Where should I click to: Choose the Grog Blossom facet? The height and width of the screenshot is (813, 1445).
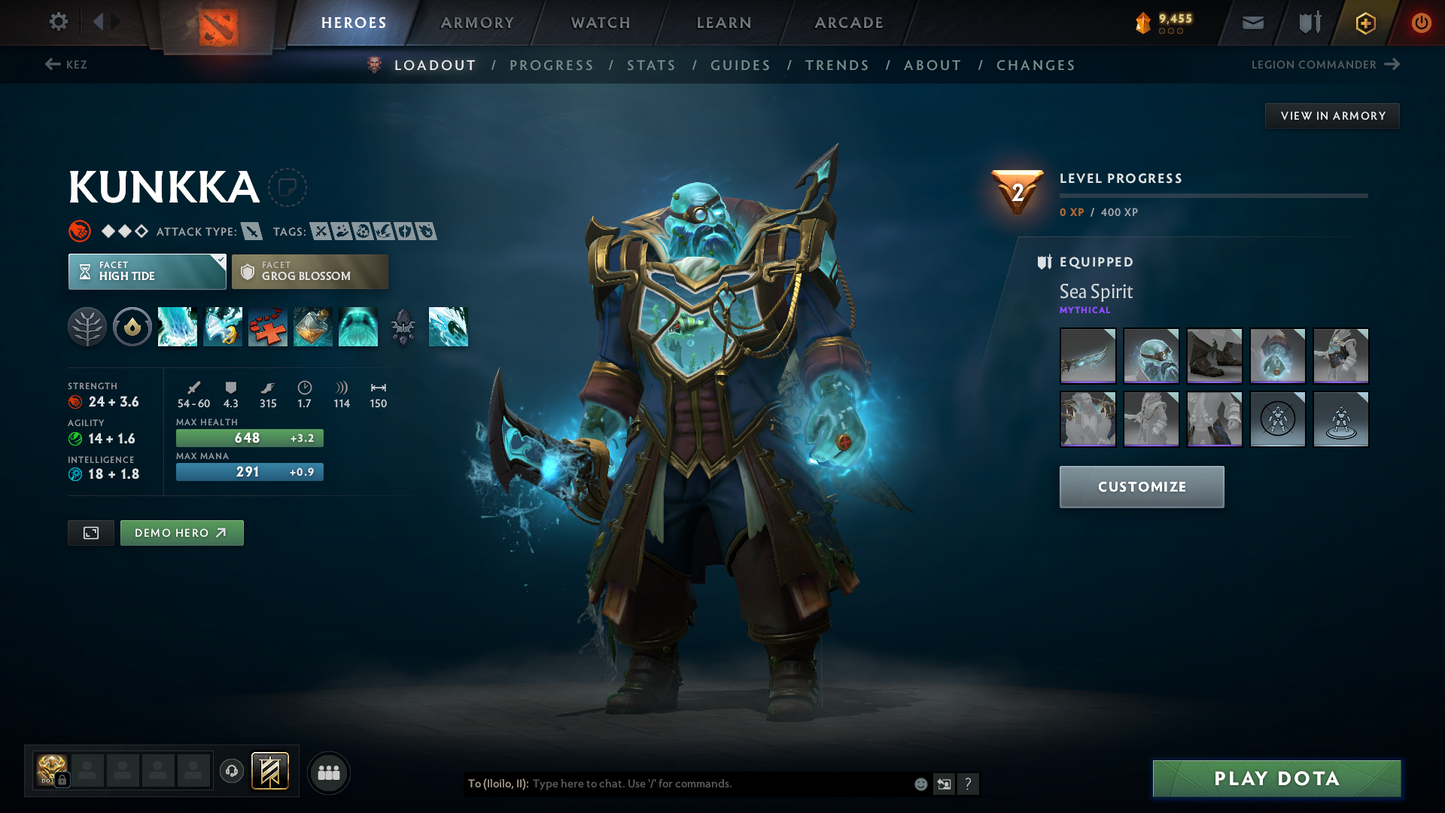coord(309,271)
